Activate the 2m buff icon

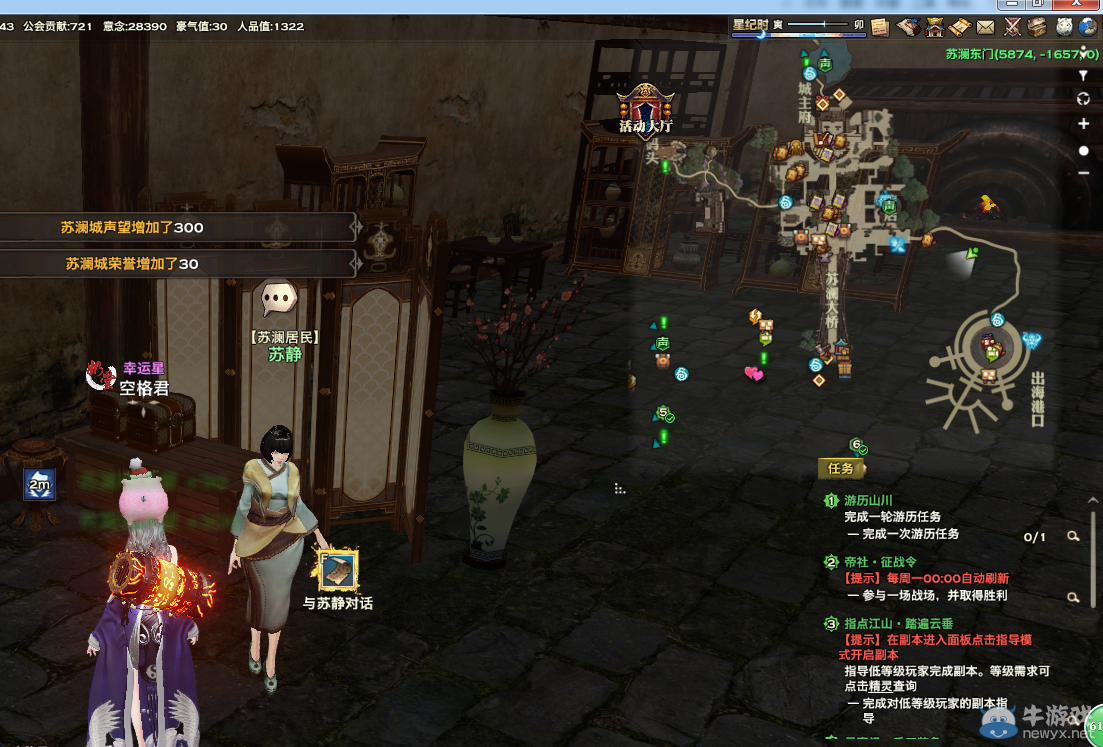pyautogui.click(x=40, y=485)
